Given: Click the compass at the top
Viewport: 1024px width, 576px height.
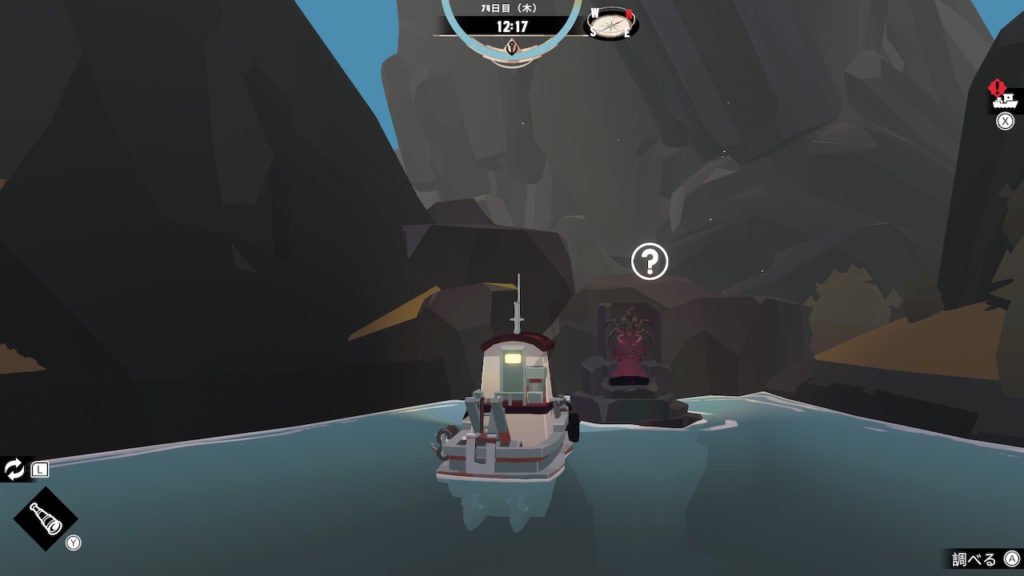Looking at the screenshot, I should (611, 22).
